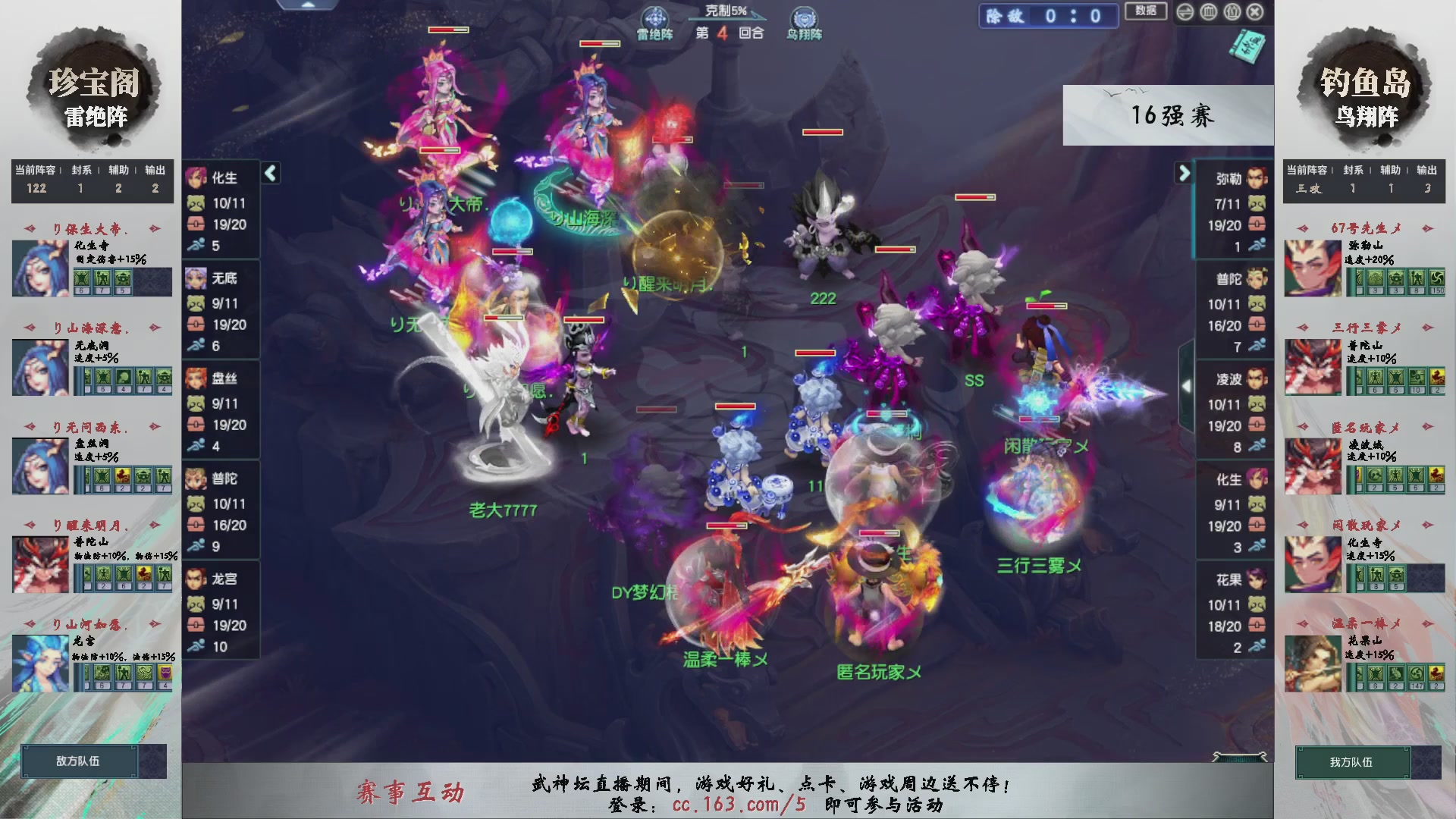Click the 花果 character avatar in right panel

tap(1255, 579)
